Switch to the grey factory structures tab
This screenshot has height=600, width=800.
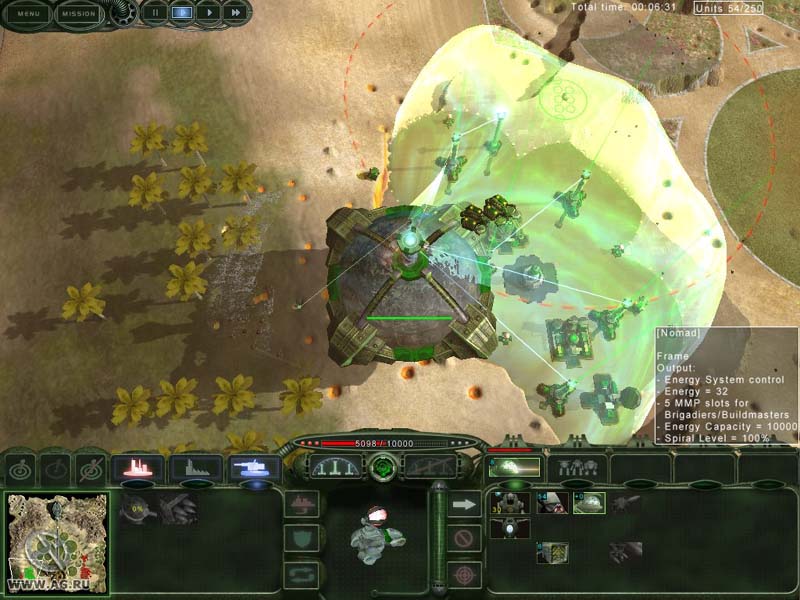click(x=196, y=467)
